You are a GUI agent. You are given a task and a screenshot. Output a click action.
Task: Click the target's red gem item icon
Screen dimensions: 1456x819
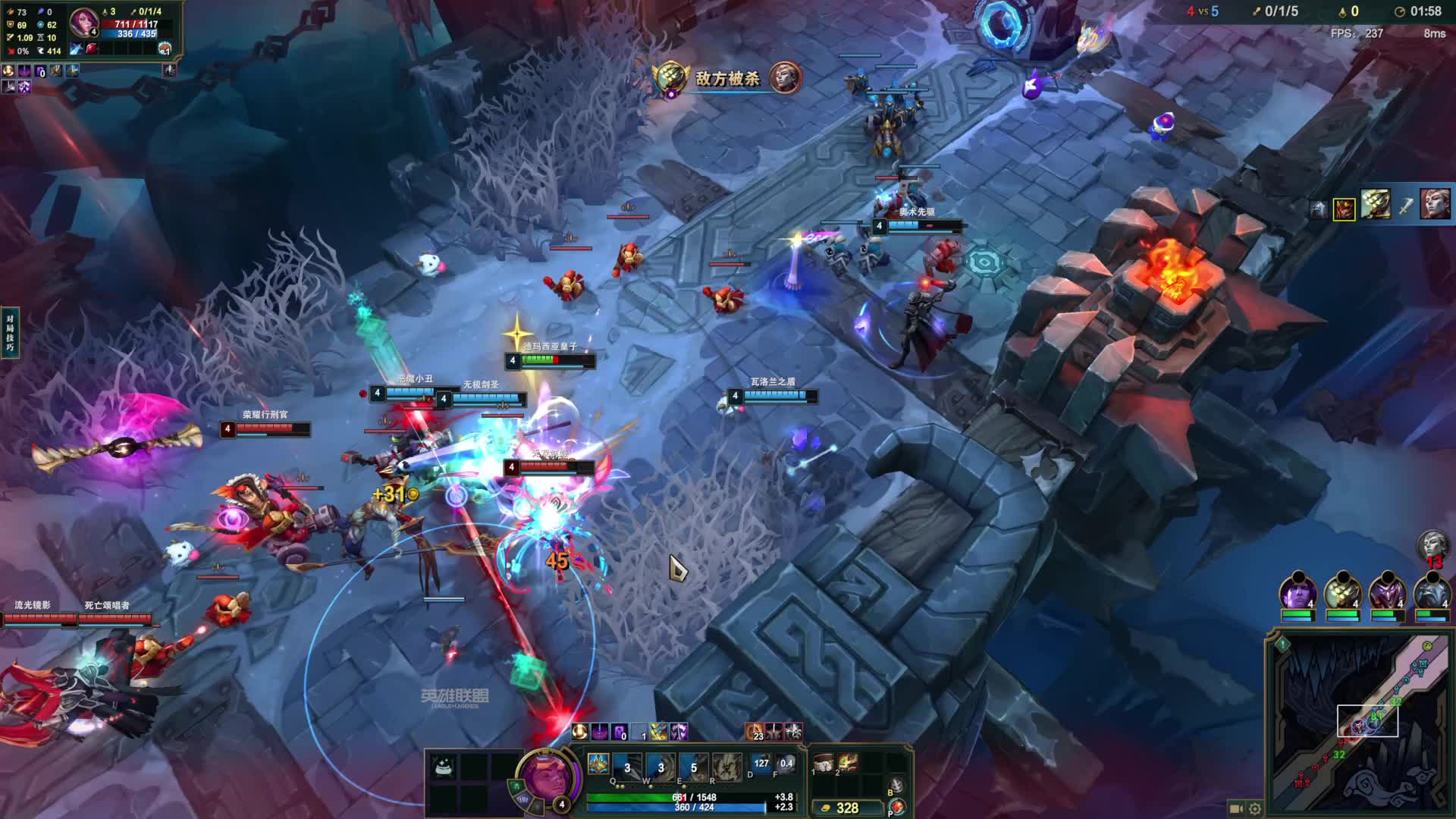pos(92,49)
